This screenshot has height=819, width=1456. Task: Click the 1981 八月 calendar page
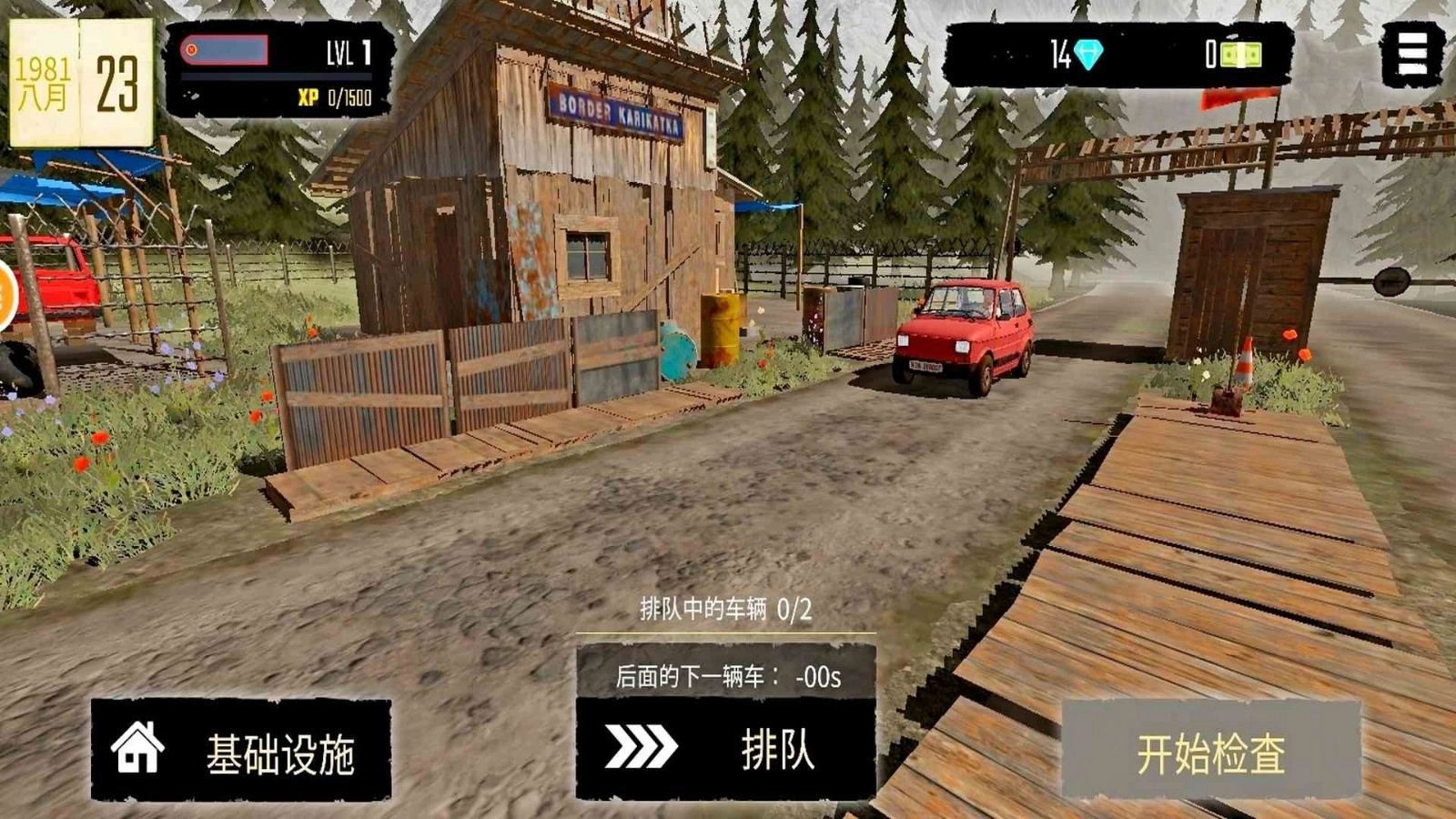pyautogui.click(x=43, y=82)
